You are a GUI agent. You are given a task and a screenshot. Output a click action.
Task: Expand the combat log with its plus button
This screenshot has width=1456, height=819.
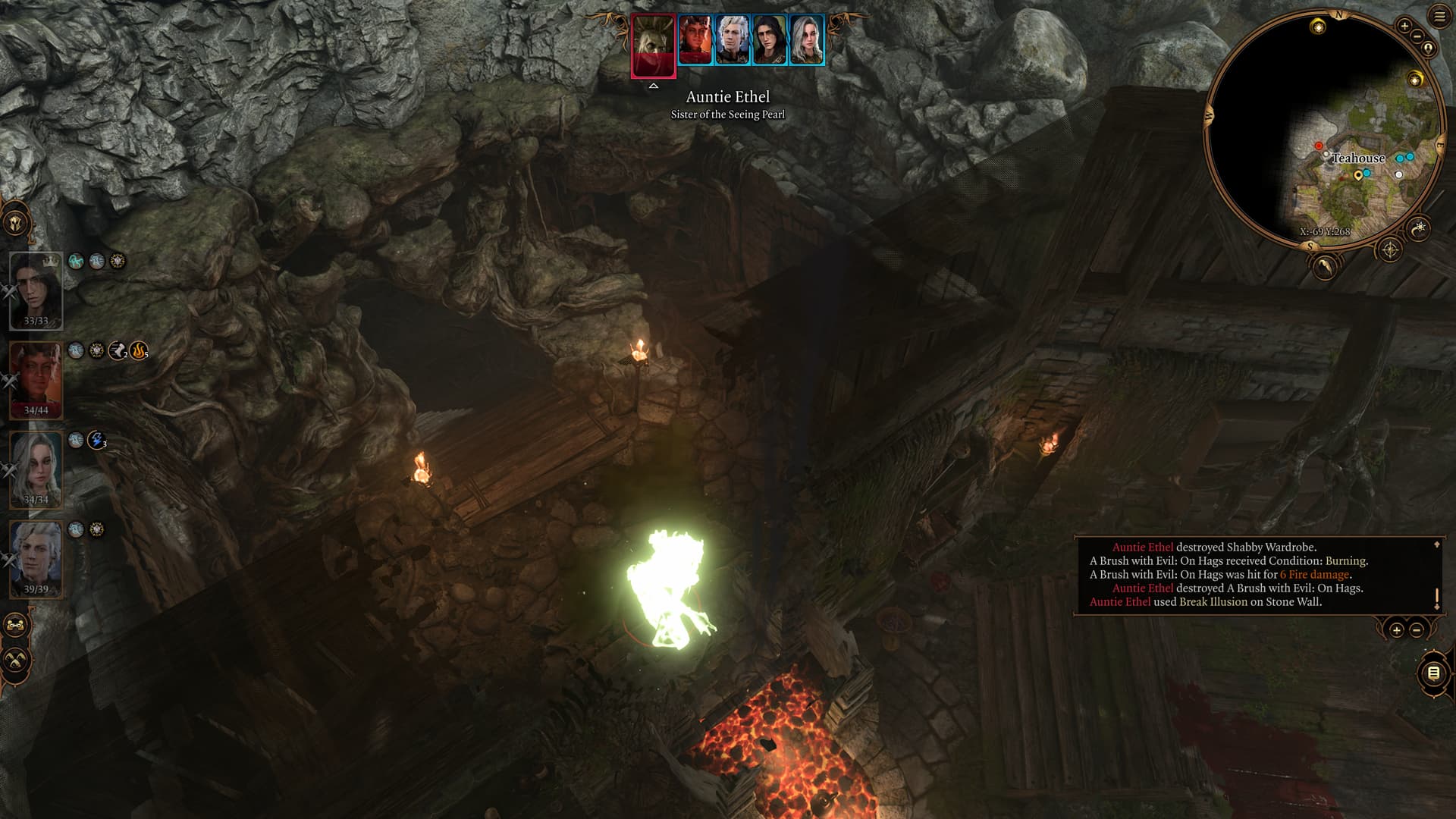tap(1396, 630)
